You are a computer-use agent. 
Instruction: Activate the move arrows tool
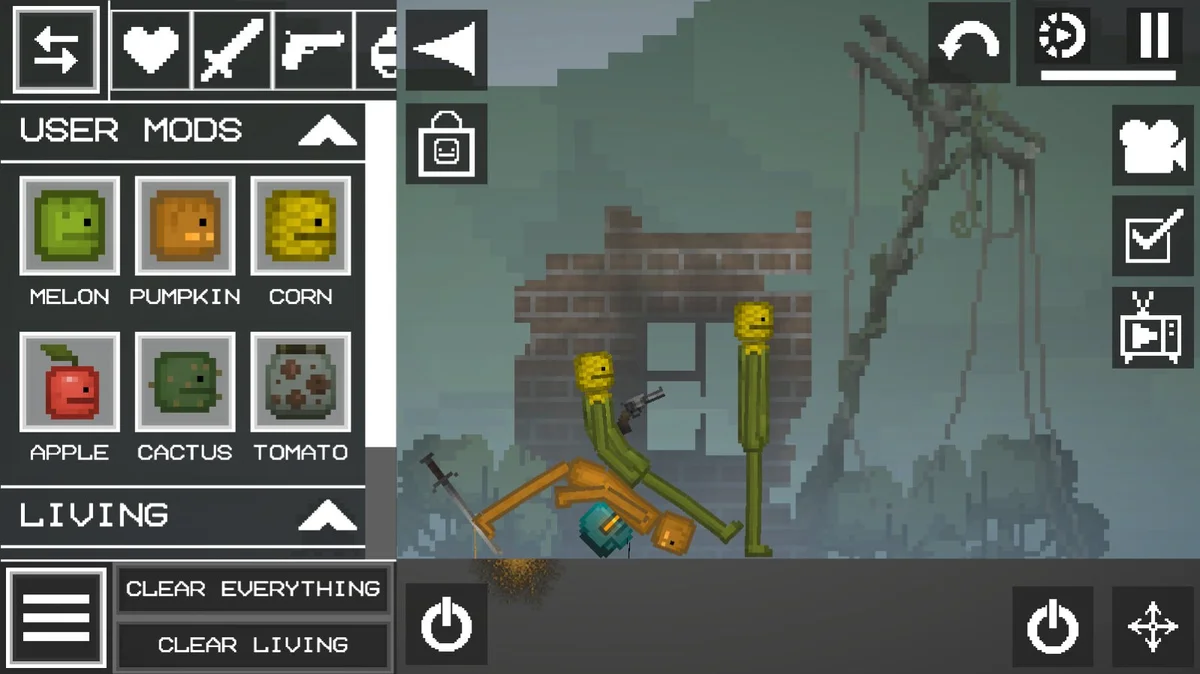[1152, 627]
